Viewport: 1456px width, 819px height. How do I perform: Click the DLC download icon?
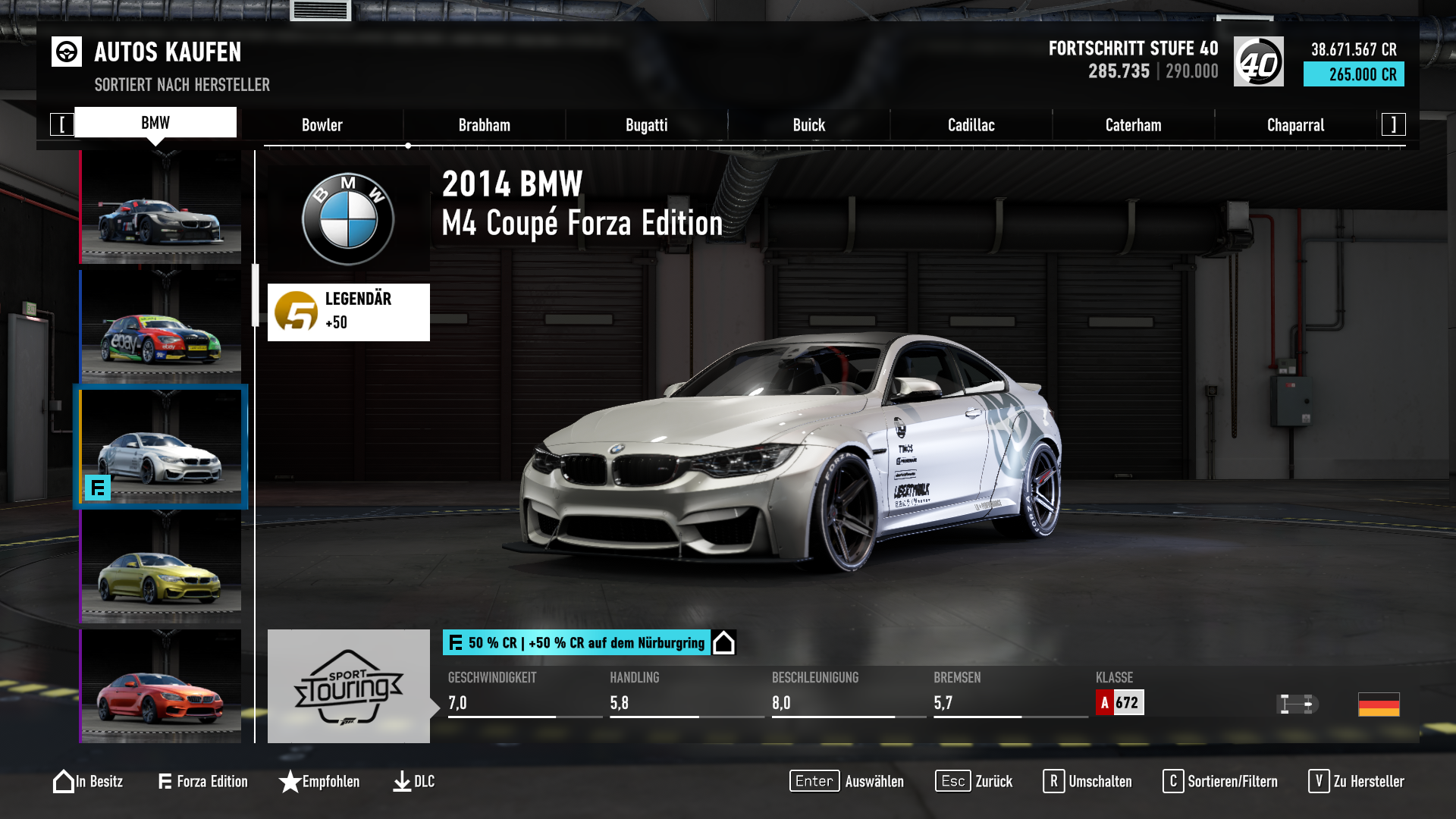click(x=401, y=781)
